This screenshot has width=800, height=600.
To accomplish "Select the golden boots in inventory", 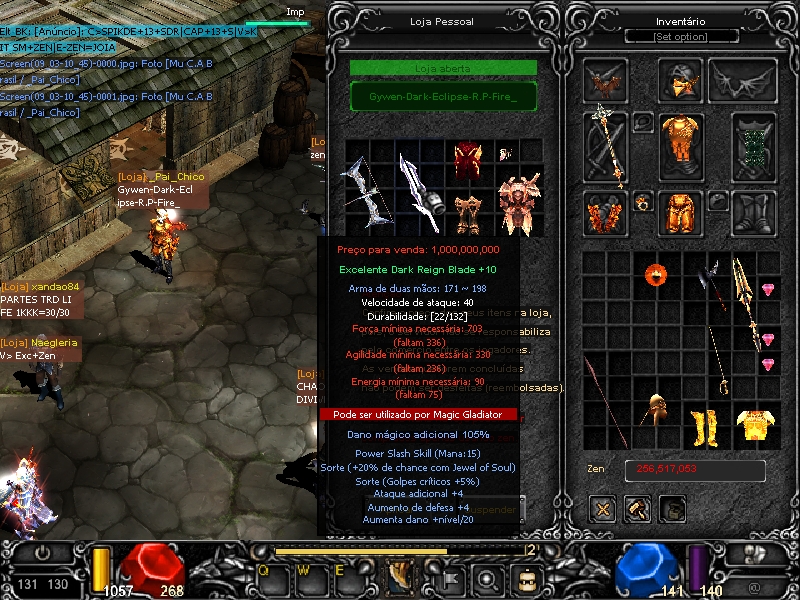I will 705,427.
